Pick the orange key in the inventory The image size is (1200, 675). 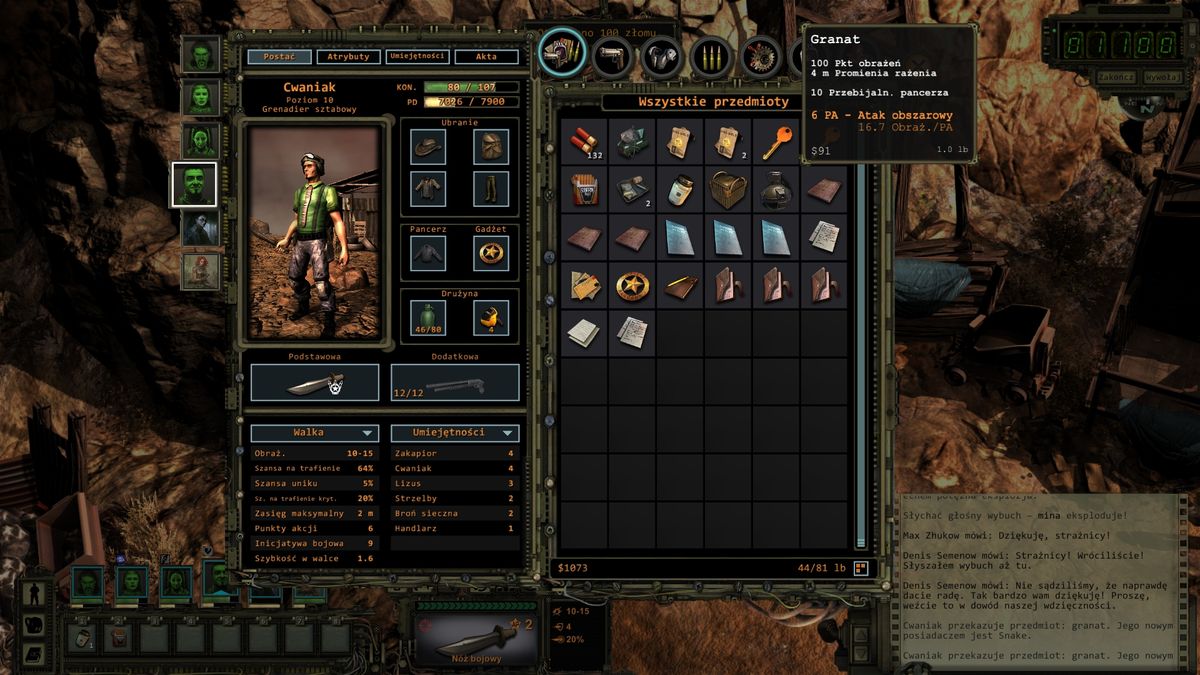click(777, 142)
